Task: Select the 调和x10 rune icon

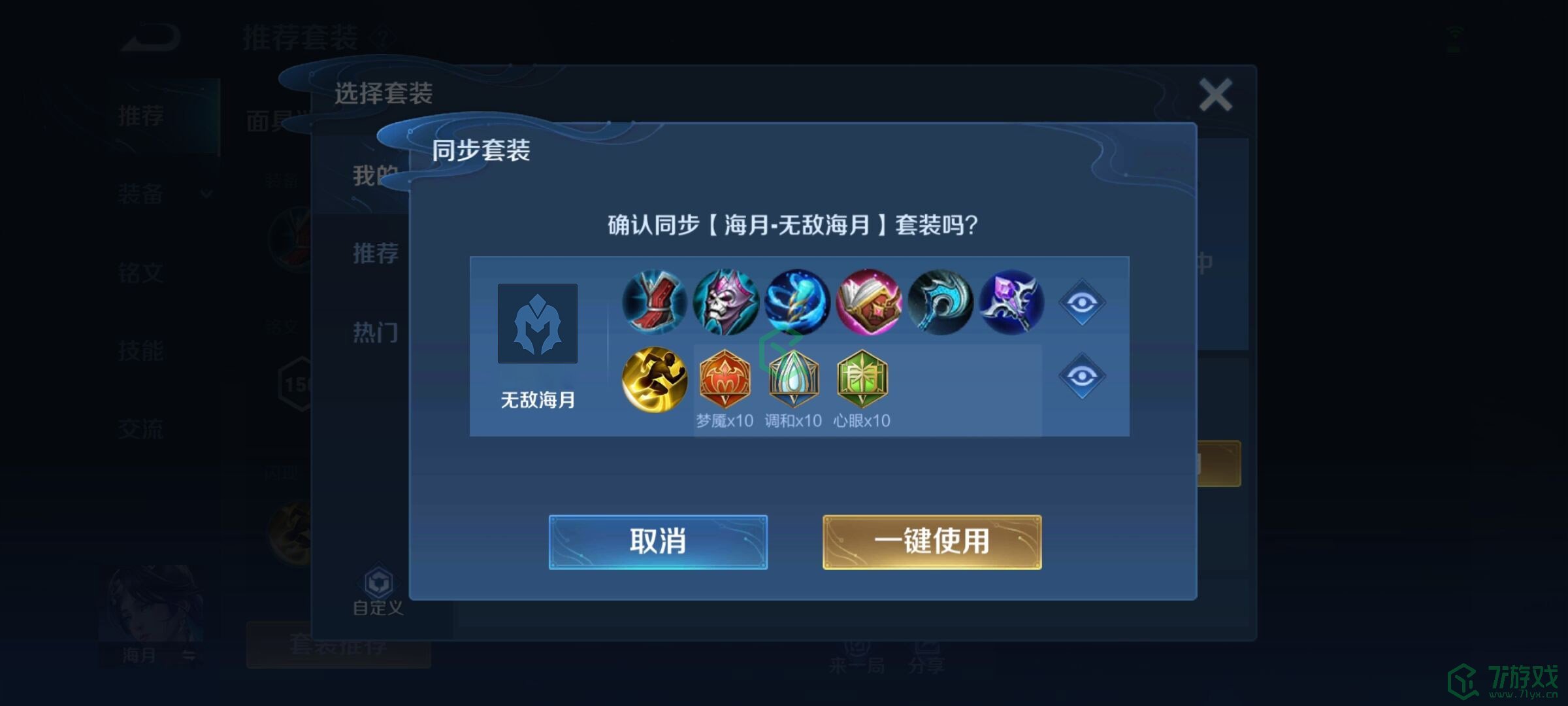Action: pos(793,379)
